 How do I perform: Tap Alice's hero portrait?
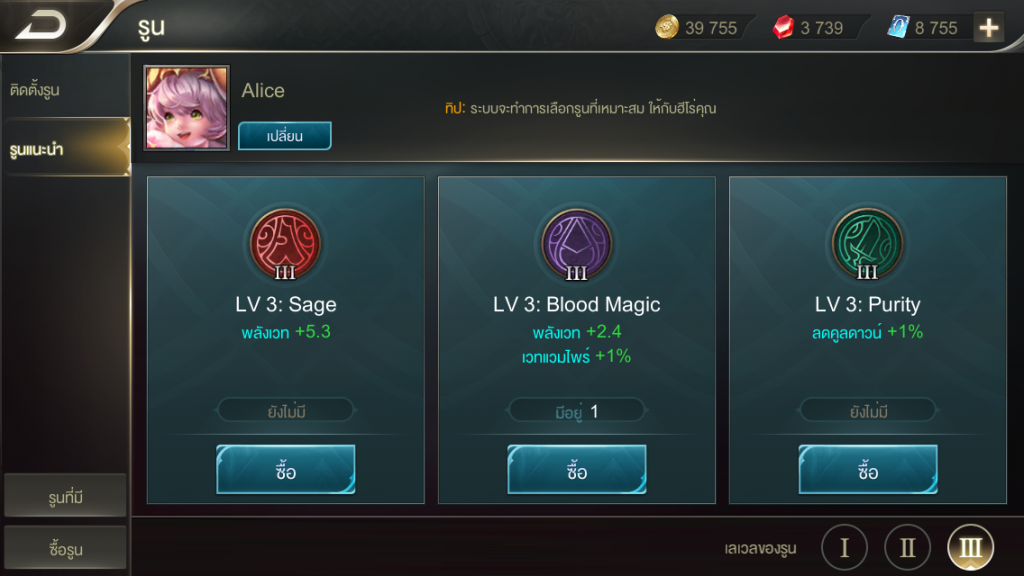pyautogui.click(x=187, y=108)
